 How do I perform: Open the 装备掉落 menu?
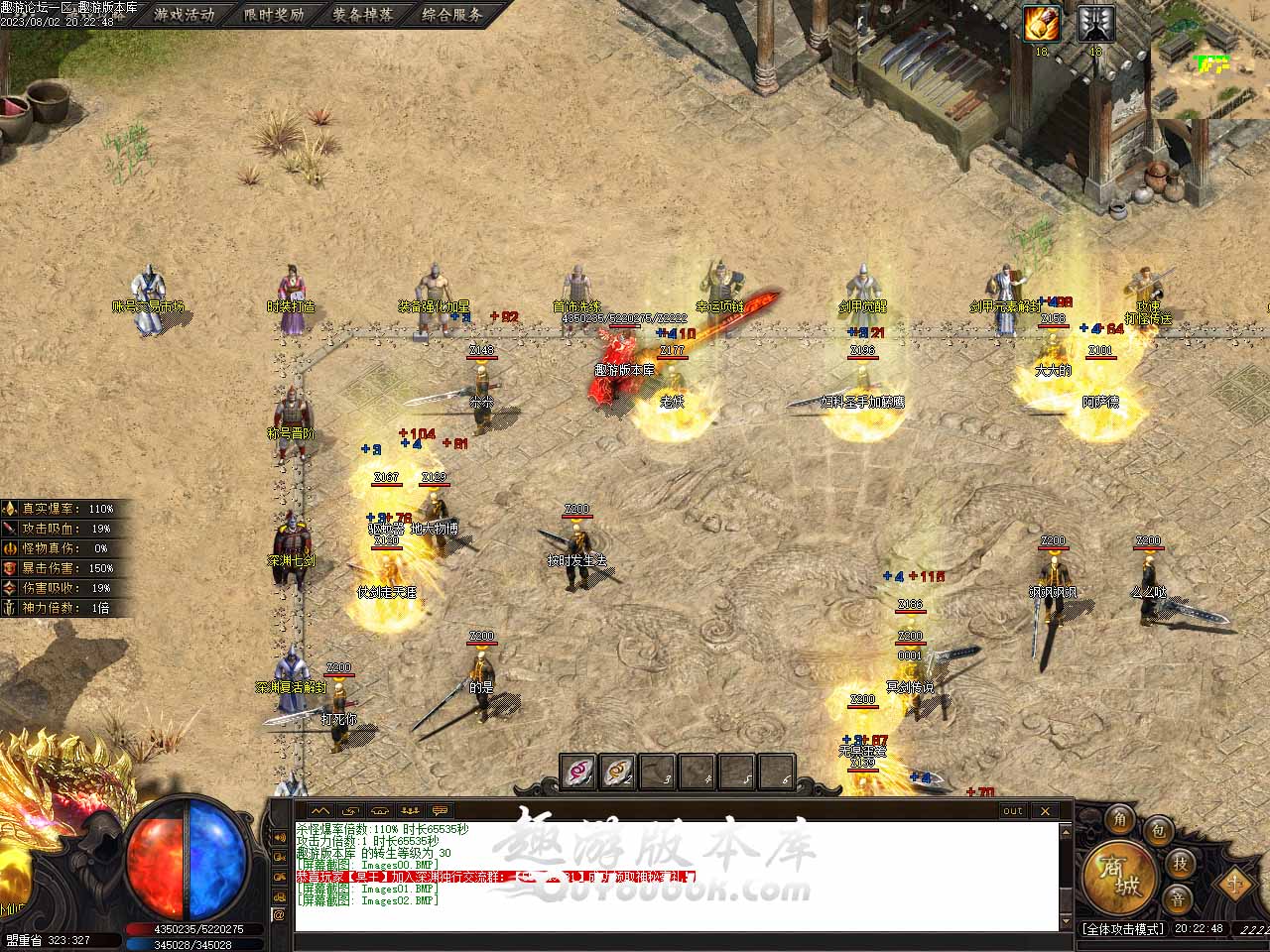point(362,15)
